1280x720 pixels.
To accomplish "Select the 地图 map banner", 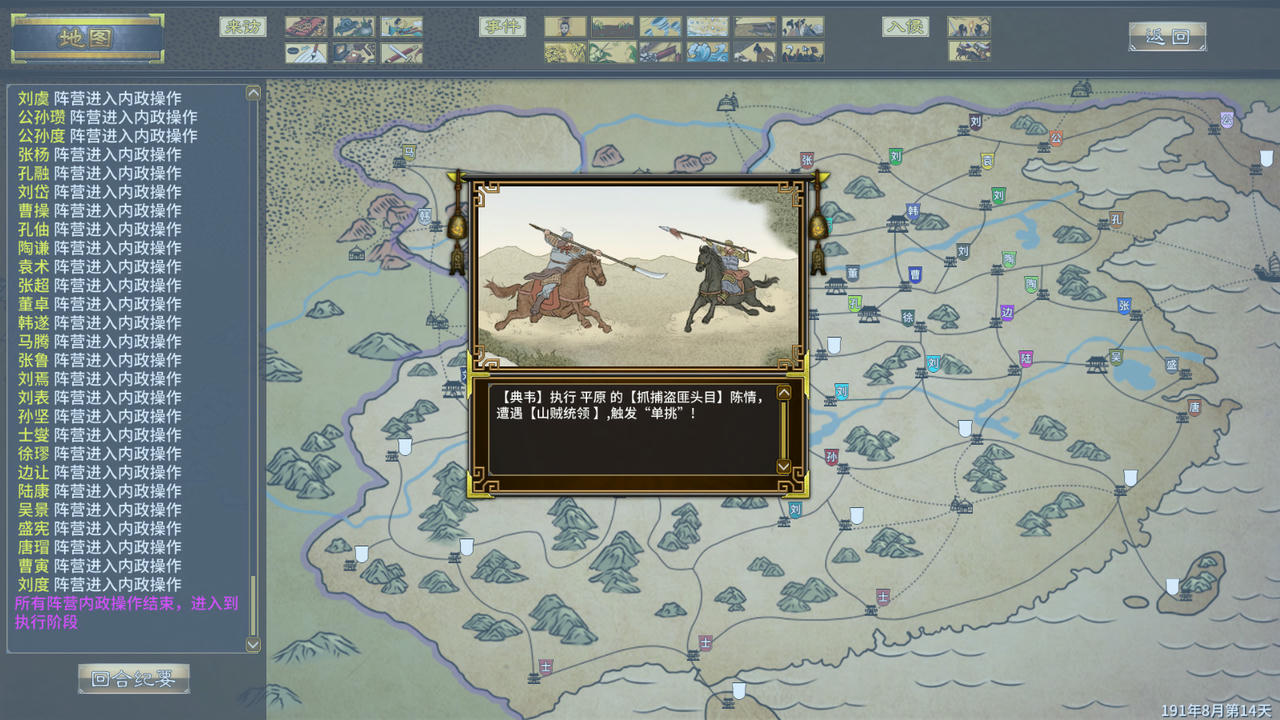I will pos(87,38).
